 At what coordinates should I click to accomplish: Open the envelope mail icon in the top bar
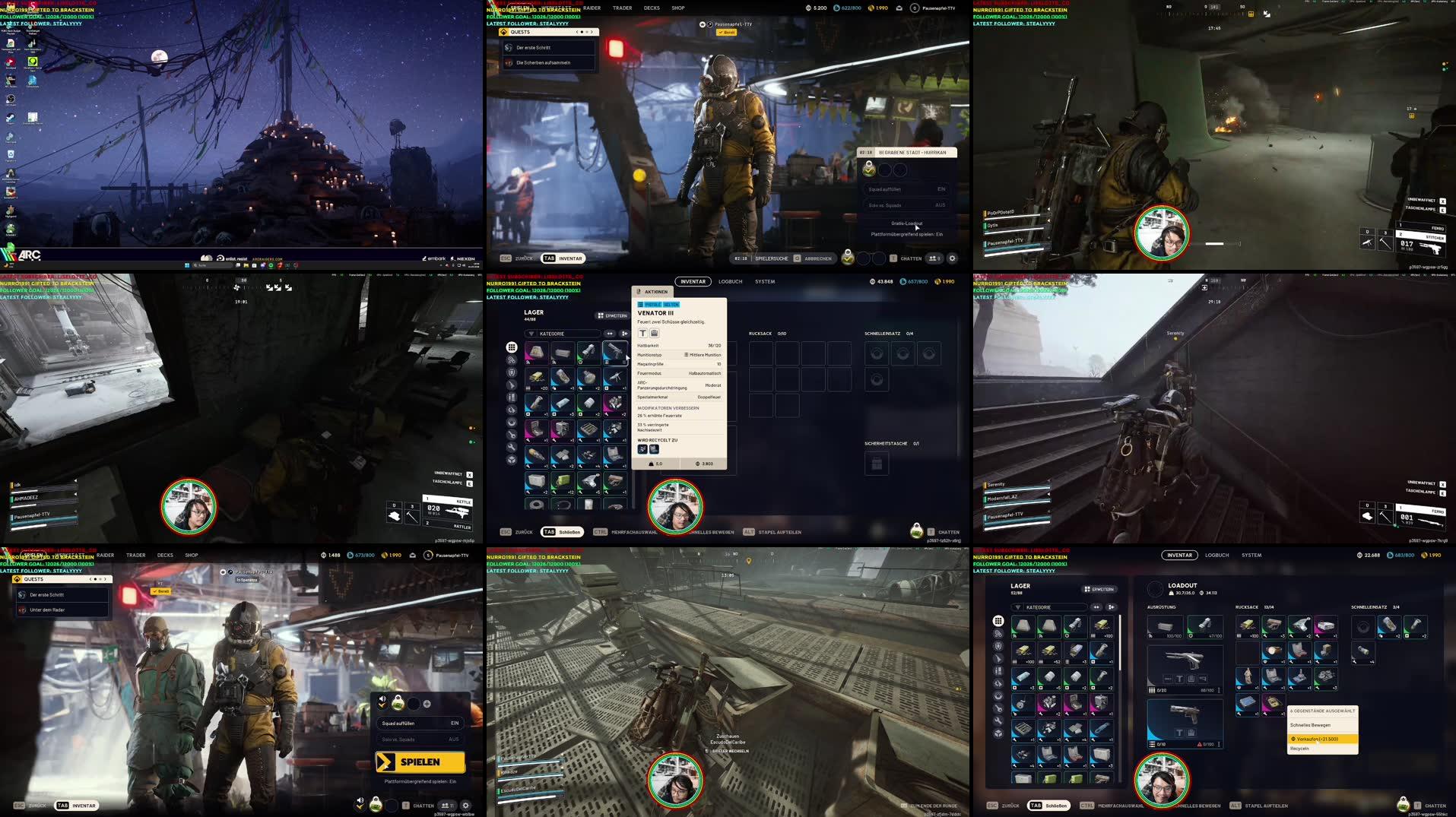(899, 8)
